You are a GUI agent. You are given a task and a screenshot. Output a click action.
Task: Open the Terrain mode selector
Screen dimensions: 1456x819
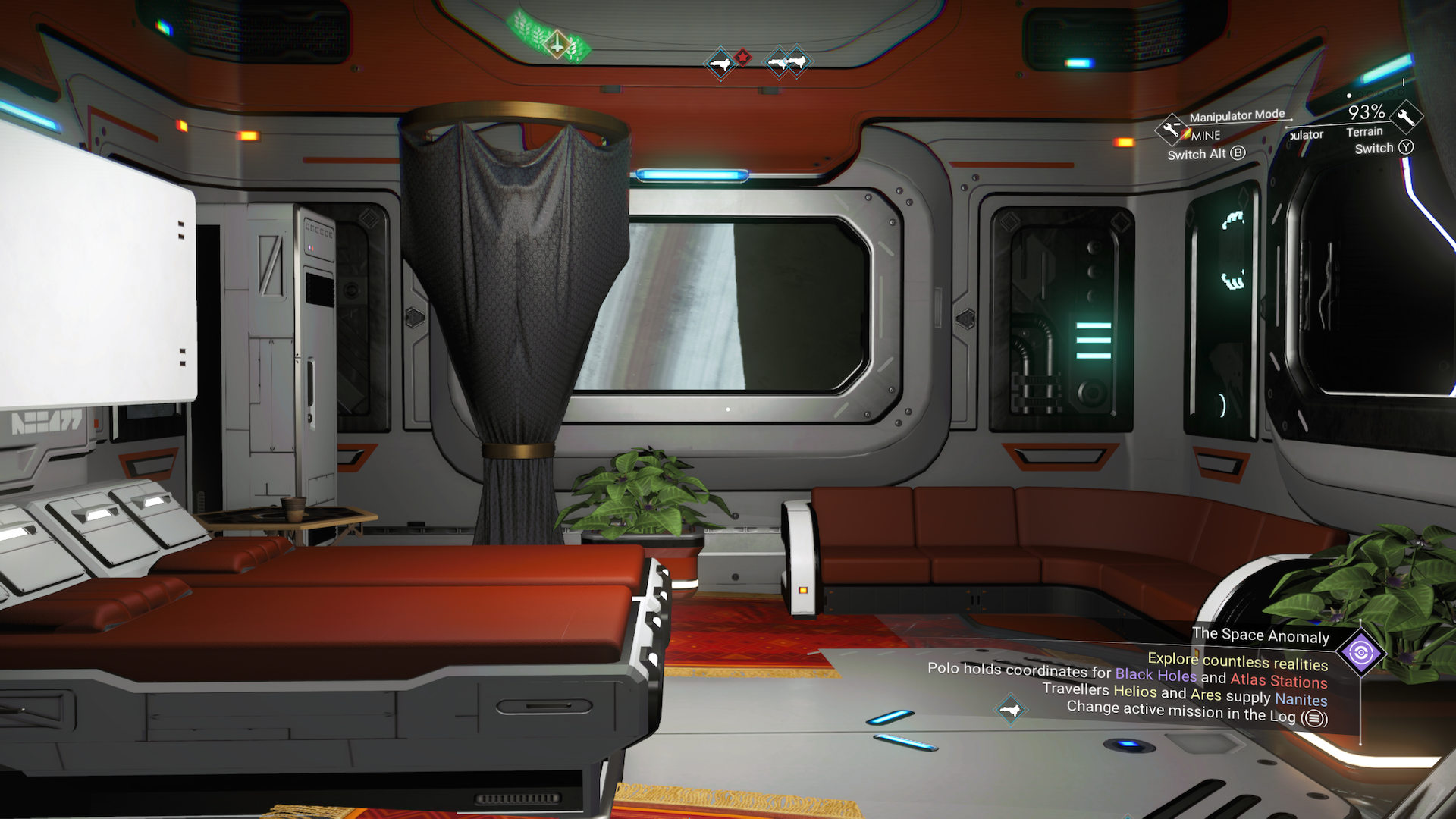click(1365, 132)
